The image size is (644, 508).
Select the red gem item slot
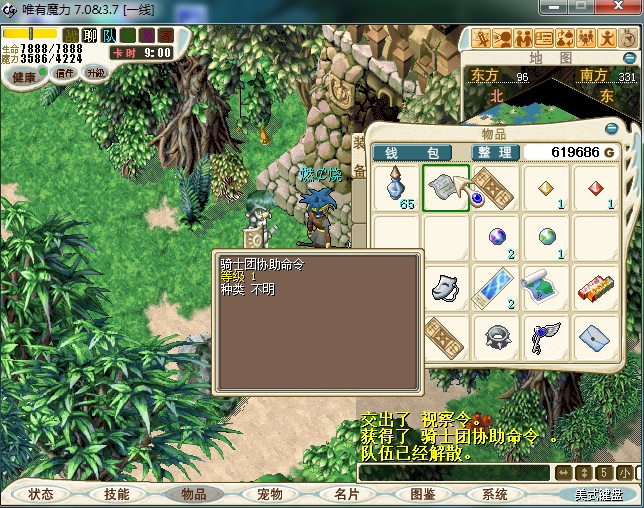click(597, 188)
